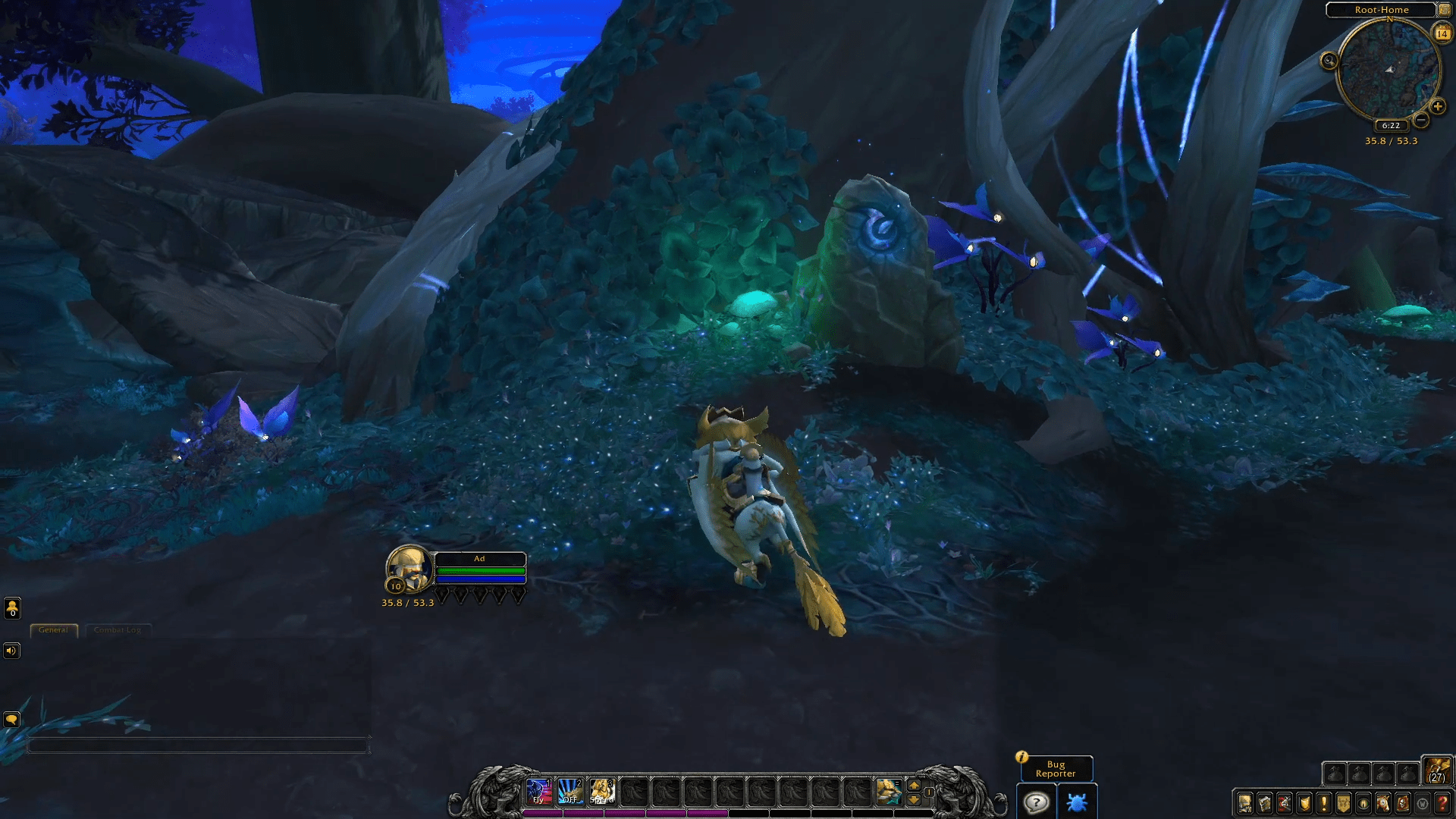Switch action bar page with up arrow
The width and height of the screenshot is (1456, 819).
click(914, 785)
